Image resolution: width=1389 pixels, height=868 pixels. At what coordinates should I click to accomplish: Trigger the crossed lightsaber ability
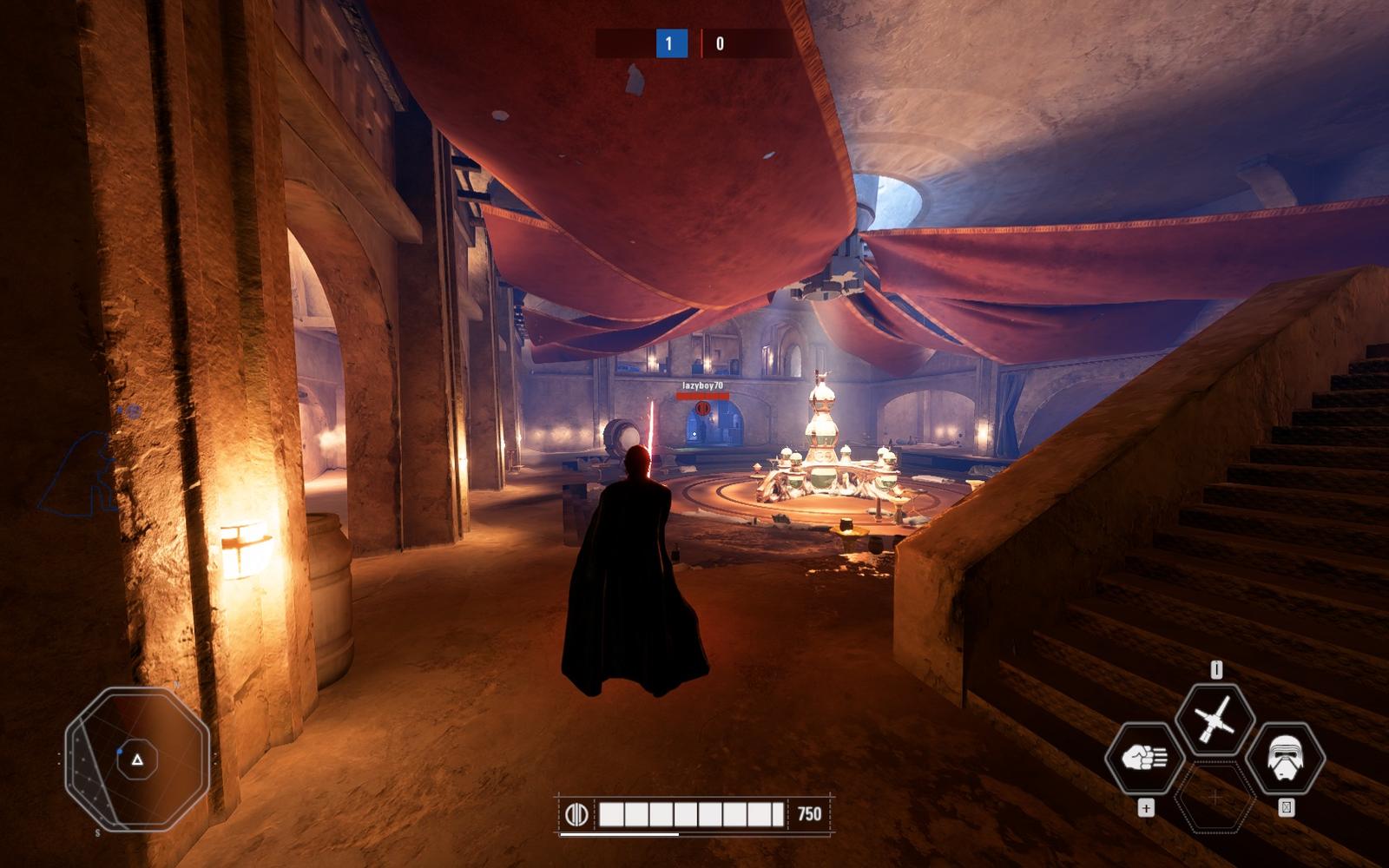coord(1215,720)
